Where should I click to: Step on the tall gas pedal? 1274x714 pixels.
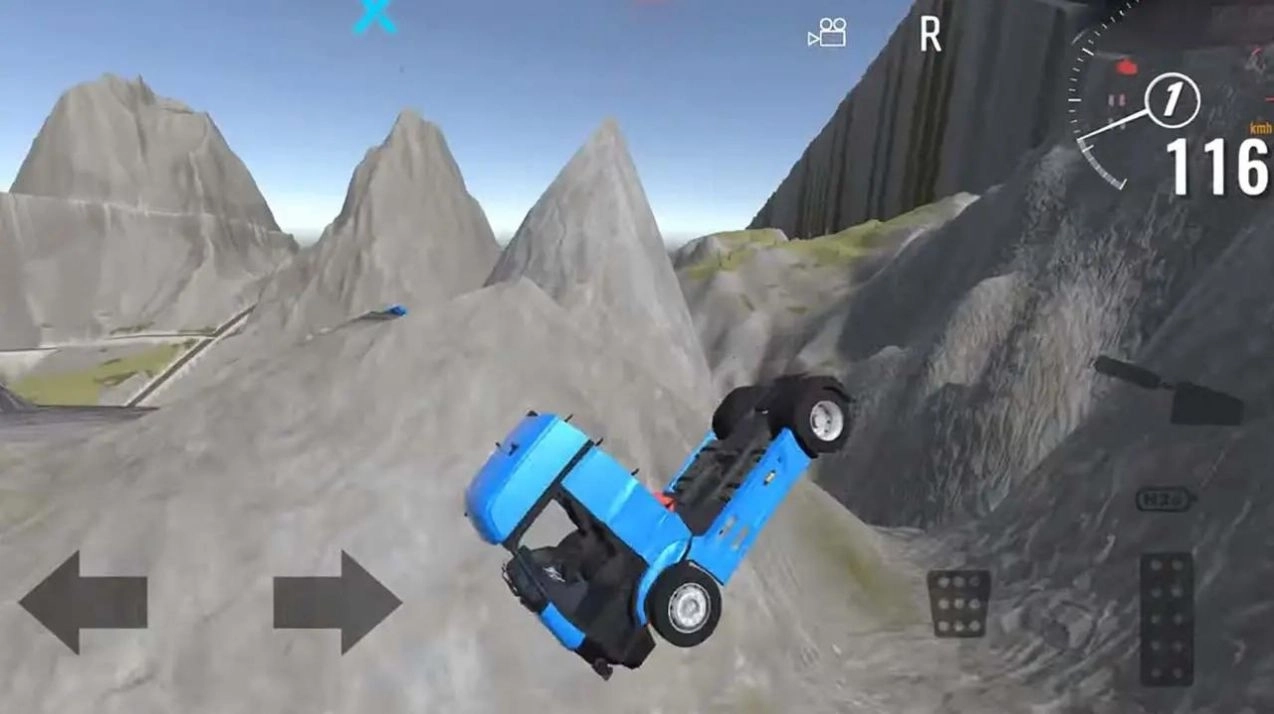[1166, 618]
